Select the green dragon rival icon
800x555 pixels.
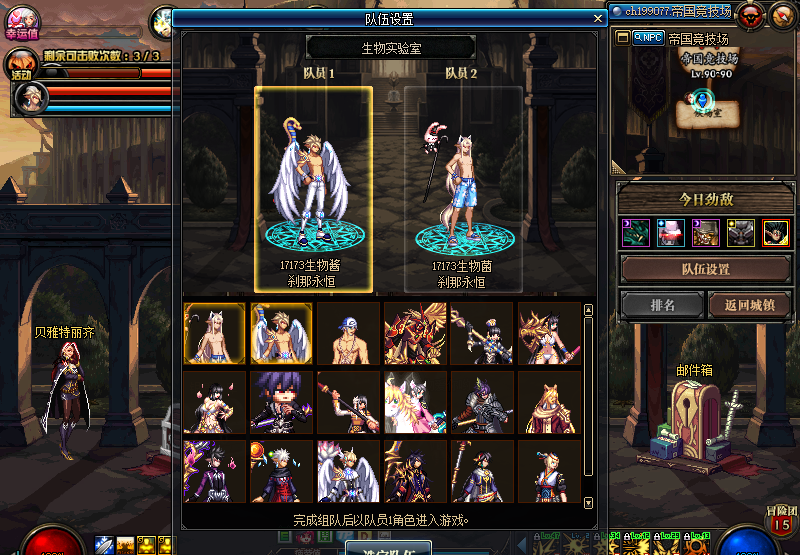pyautogui.click(x=635, y=233)
